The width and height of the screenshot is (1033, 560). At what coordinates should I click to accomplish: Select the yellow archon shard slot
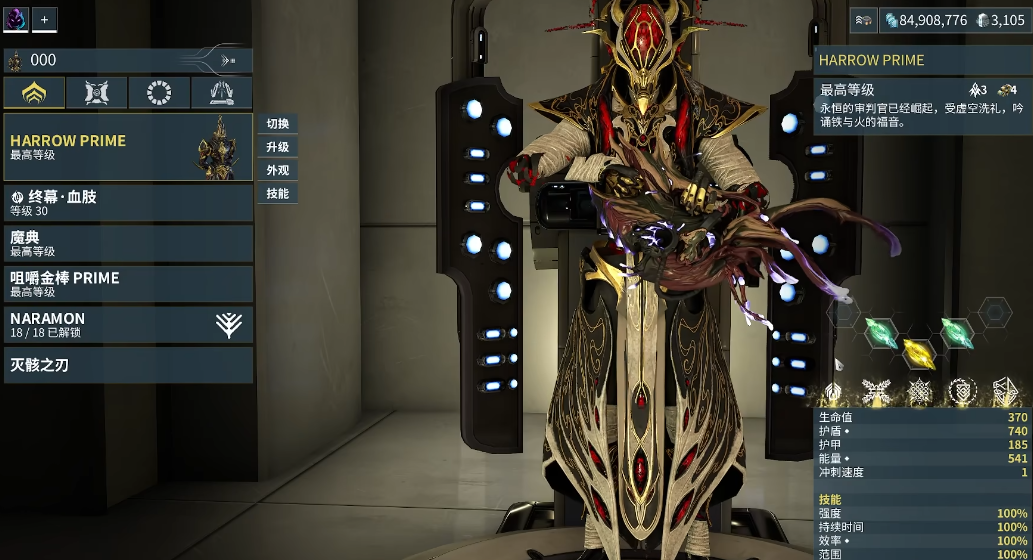click(917, 353)
